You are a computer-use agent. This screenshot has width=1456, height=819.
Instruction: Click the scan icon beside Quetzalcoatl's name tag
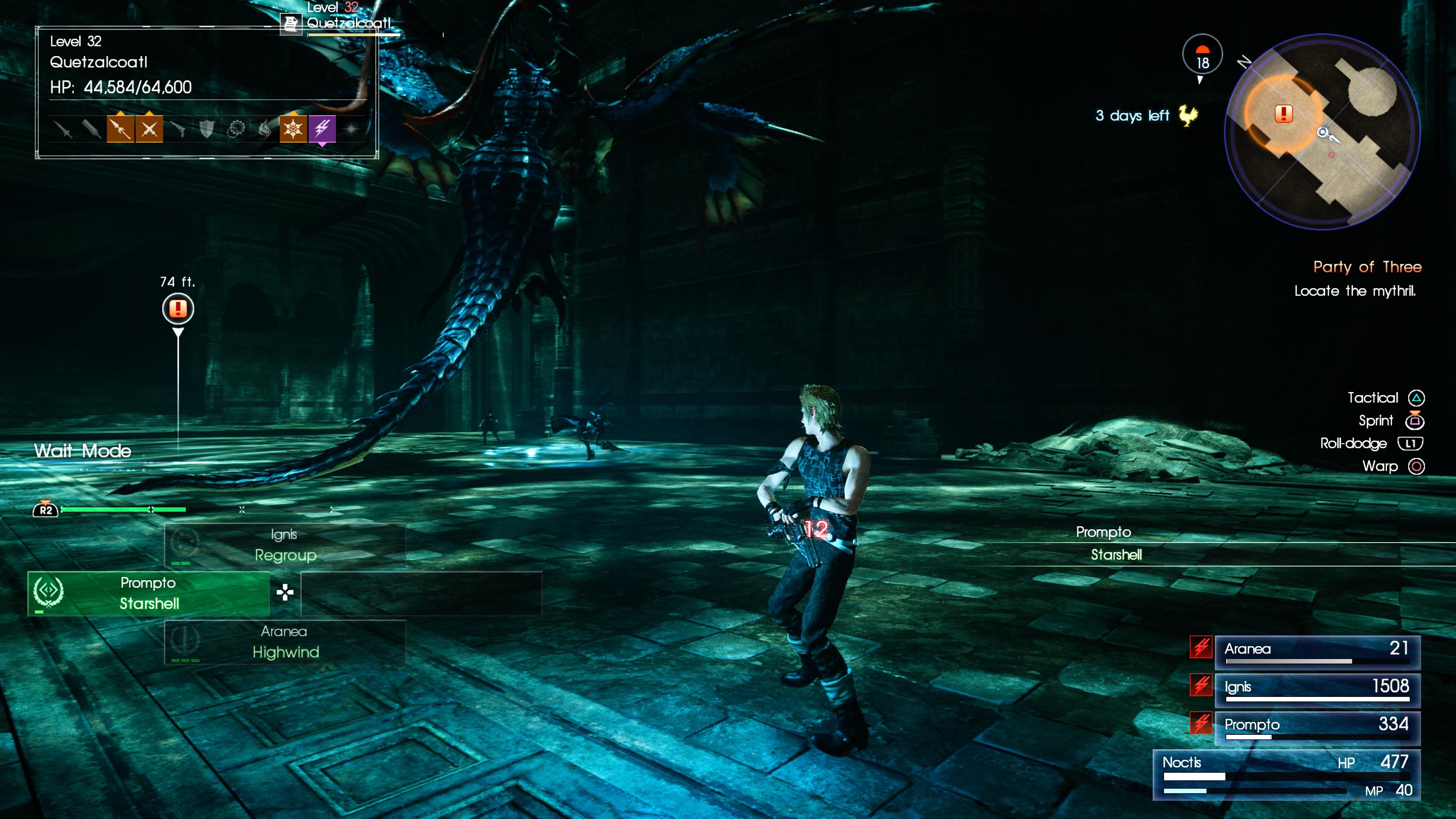(x=291, y=24)
